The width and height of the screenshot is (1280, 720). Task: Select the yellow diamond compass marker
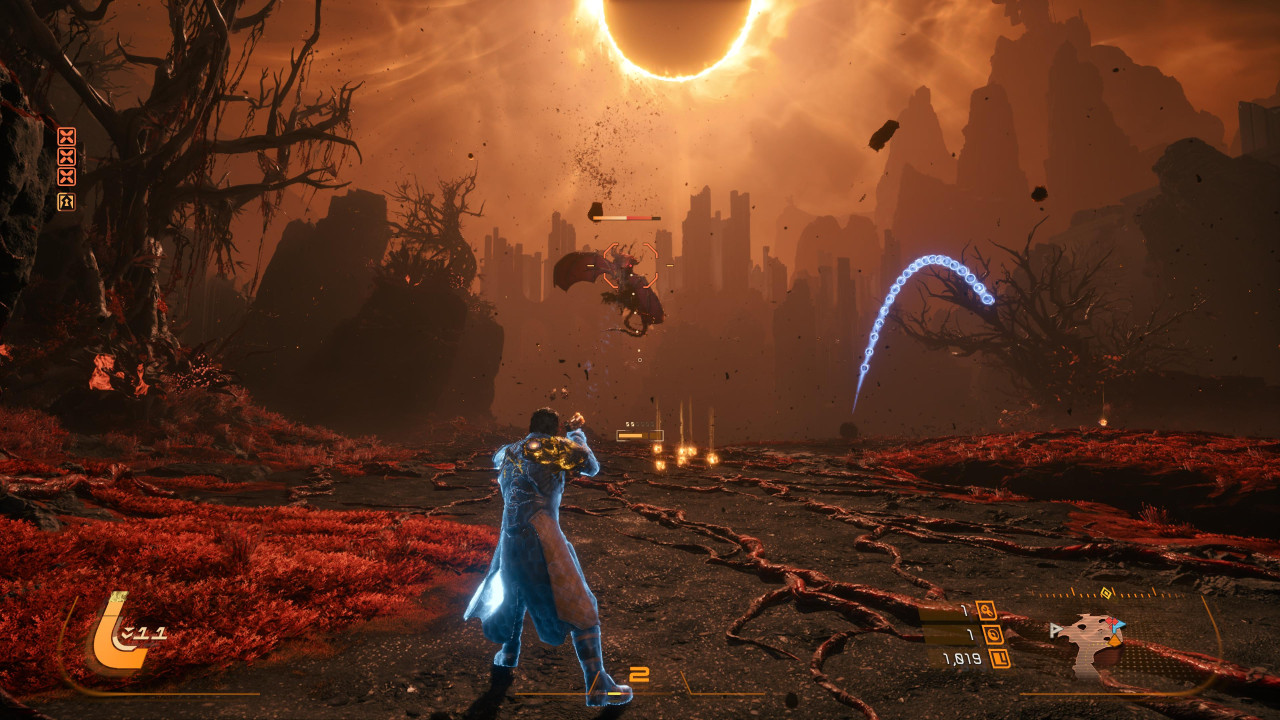pos(1106,593)
